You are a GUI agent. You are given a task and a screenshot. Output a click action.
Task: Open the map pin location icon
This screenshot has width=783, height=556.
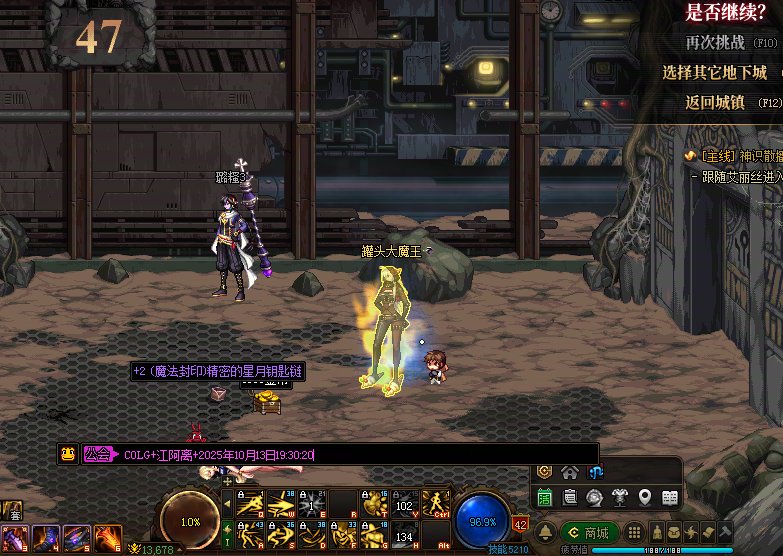tap(645, 497)
